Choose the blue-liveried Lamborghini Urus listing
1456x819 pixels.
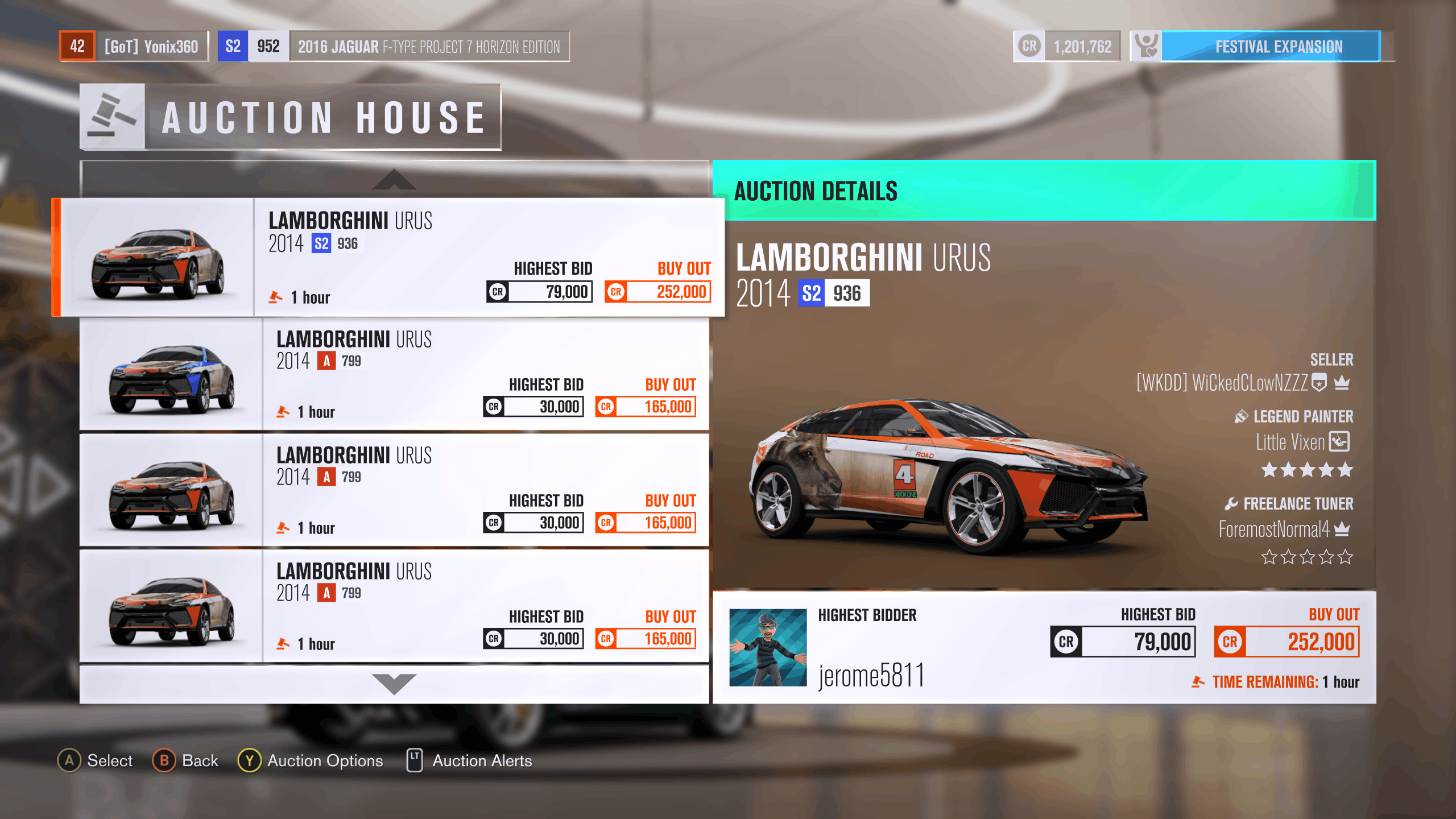pyautogui.click(x=394, y=374)
